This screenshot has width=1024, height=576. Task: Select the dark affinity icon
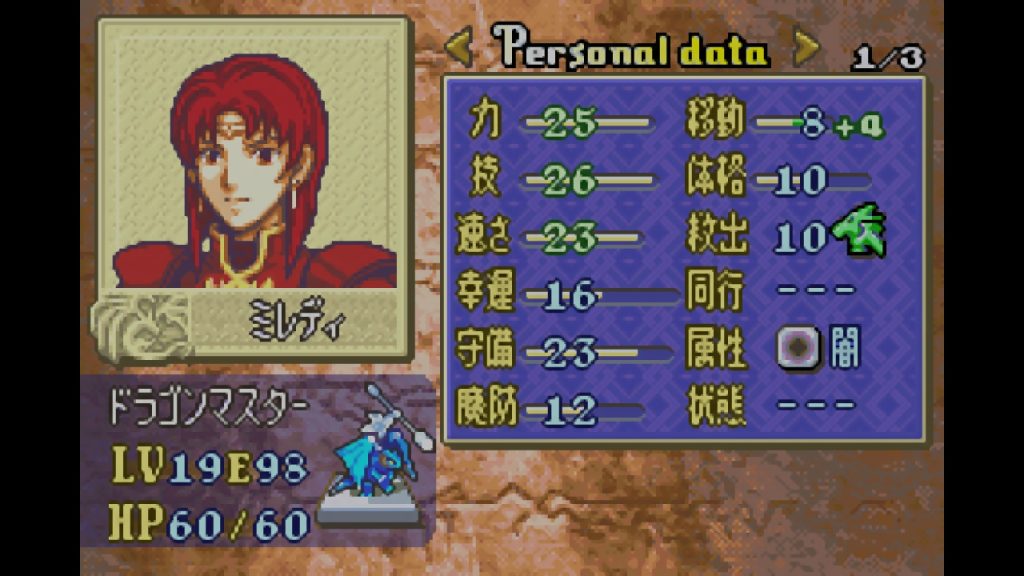[x=798, y=349]
